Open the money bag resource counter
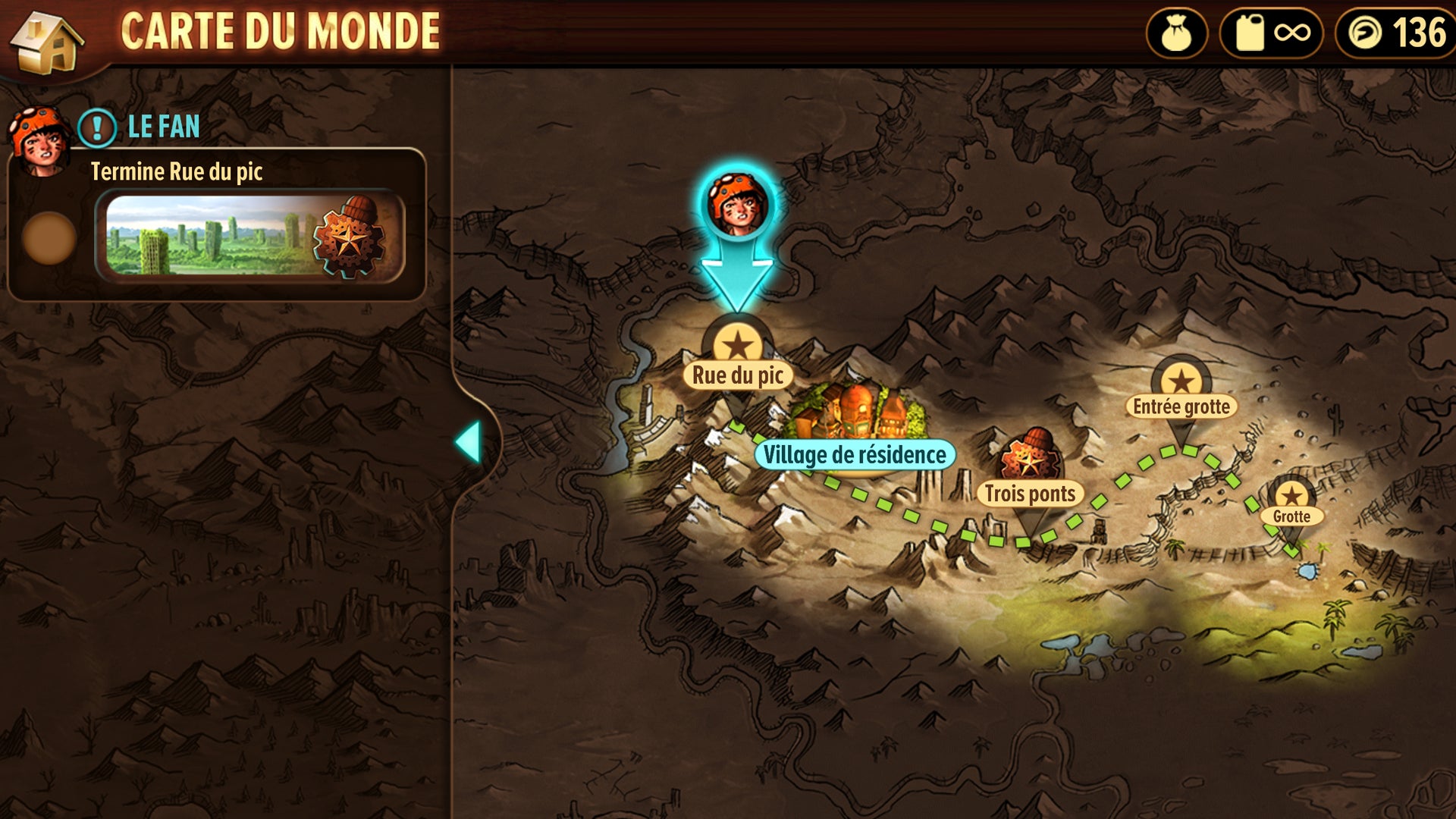The image size is (1456, 819). point(1177,33)
